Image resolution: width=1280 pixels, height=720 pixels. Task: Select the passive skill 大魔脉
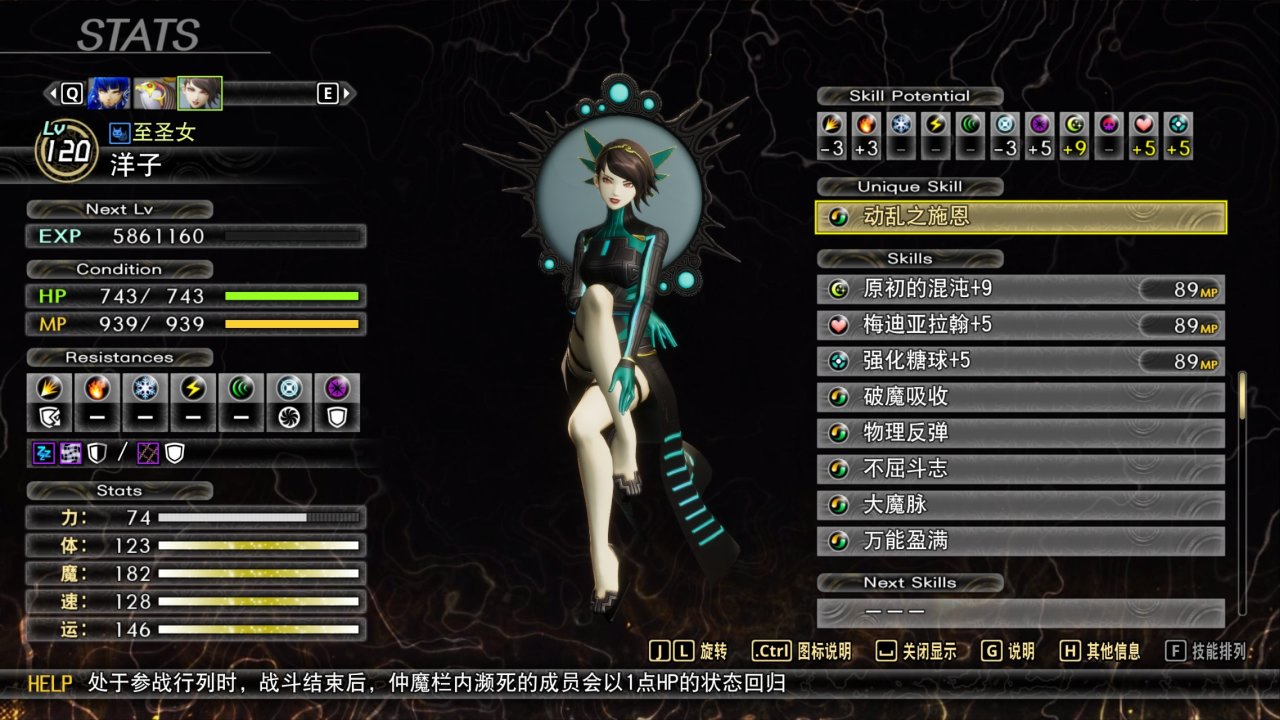point(1020,506)
